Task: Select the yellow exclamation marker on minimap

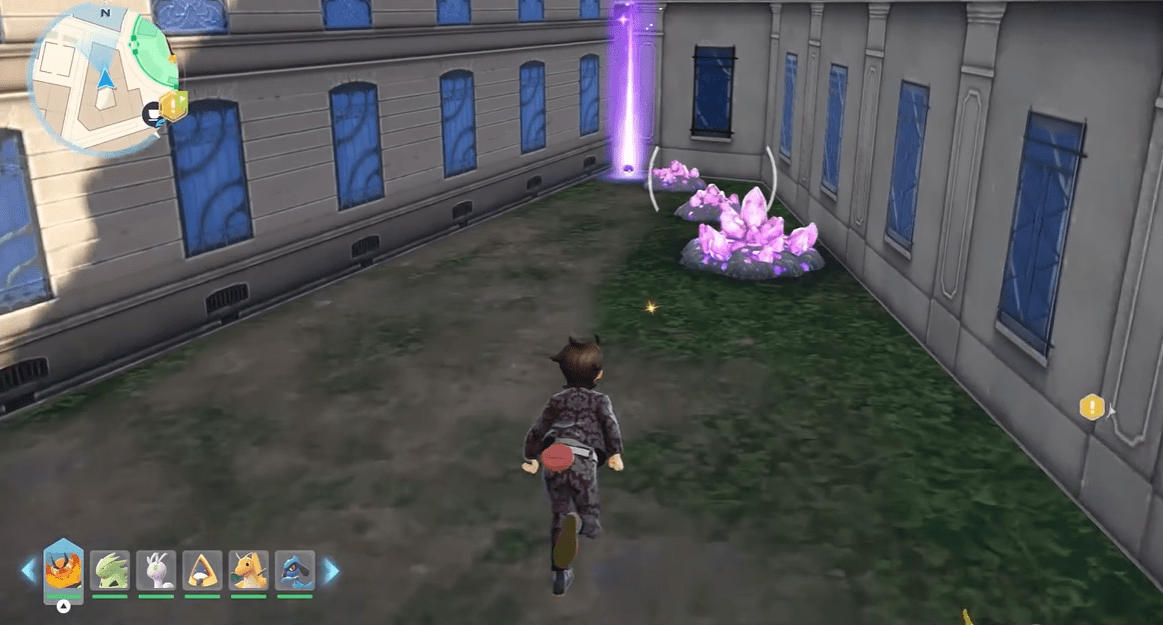Action: 176,104
